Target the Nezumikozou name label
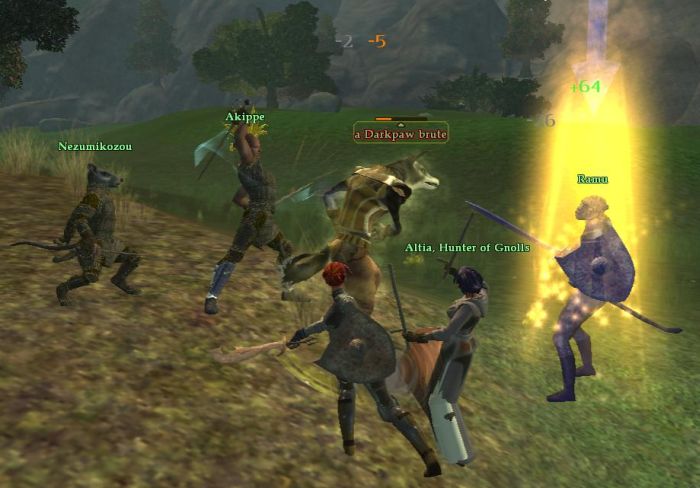Image resolution: width=700 pixels, height=488 pixels. (95, 146)
